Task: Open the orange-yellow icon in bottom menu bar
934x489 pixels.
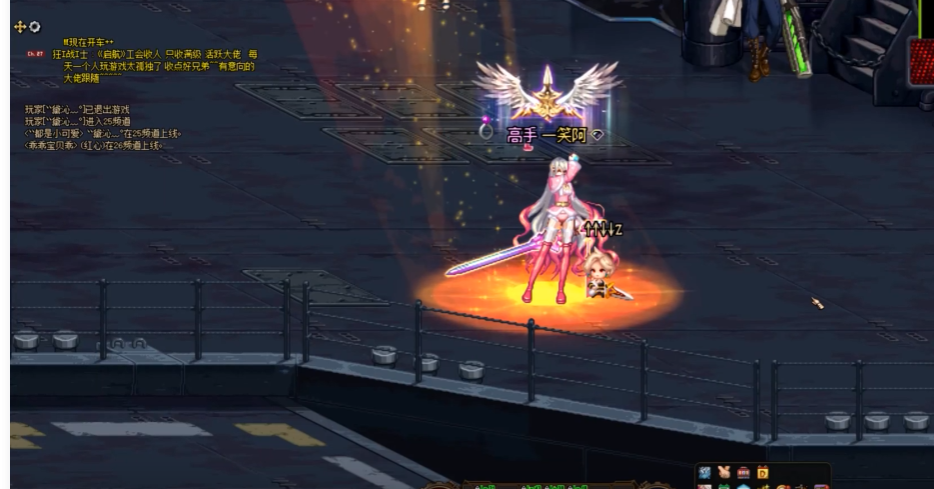Action: pyautogui.click(x=762, y=472)
